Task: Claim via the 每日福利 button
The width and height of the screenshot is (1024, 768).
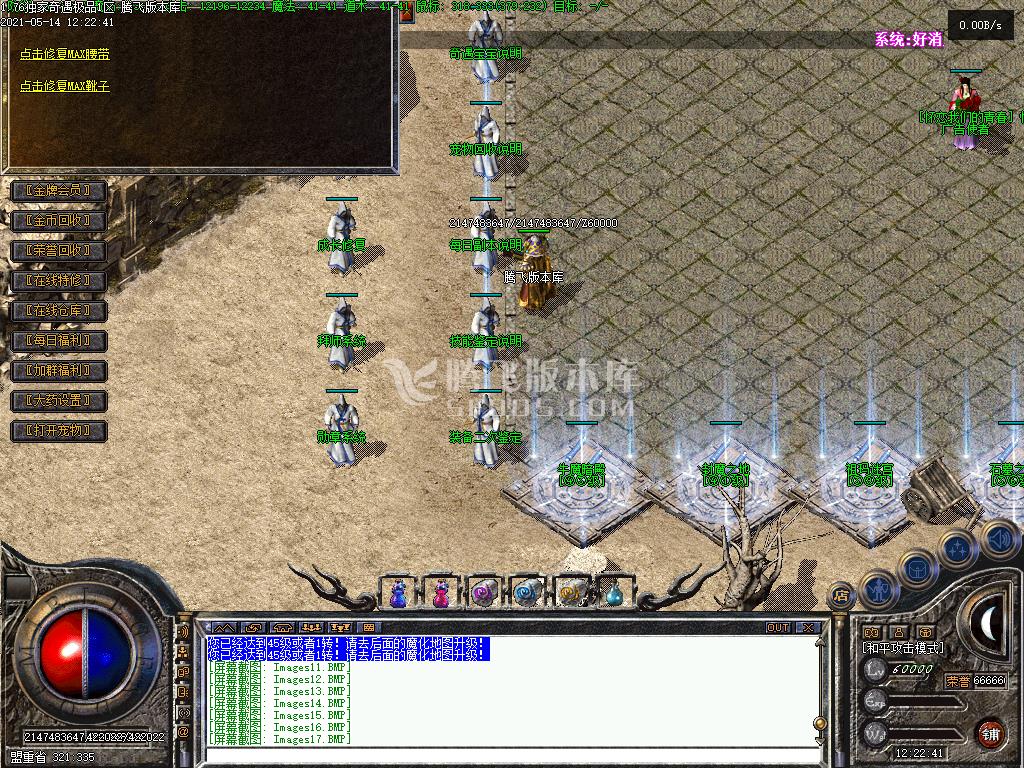Action: point(58,341)
